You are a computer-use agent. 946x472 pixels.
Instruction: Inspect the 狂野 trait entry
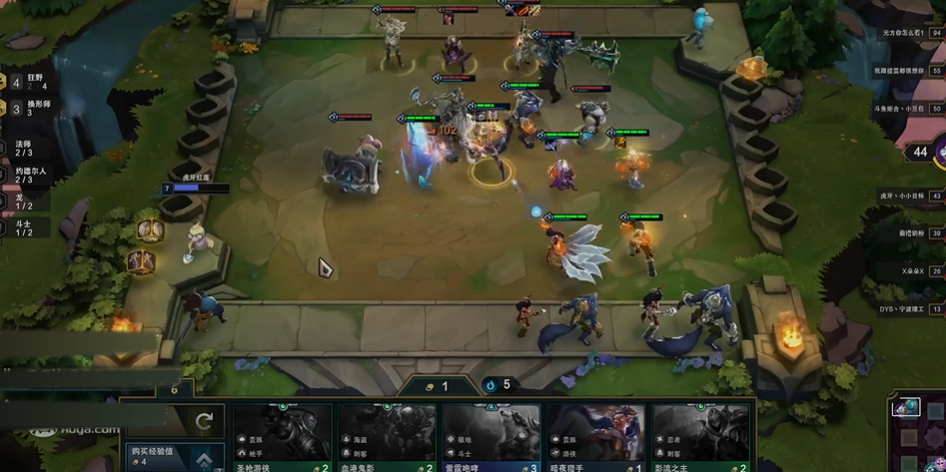click(x=28, y=81)
